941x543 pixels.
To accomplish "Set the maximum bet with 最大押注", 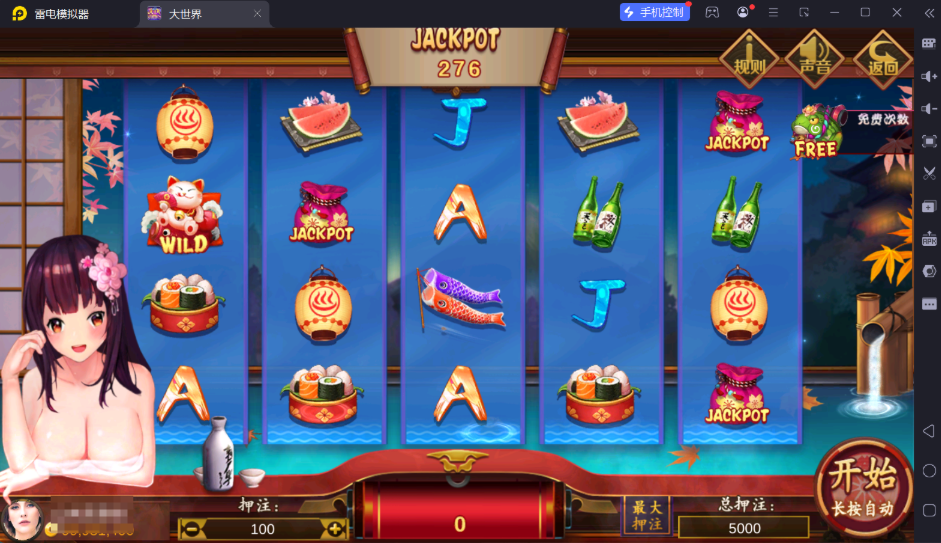I will tap(645, 516).
